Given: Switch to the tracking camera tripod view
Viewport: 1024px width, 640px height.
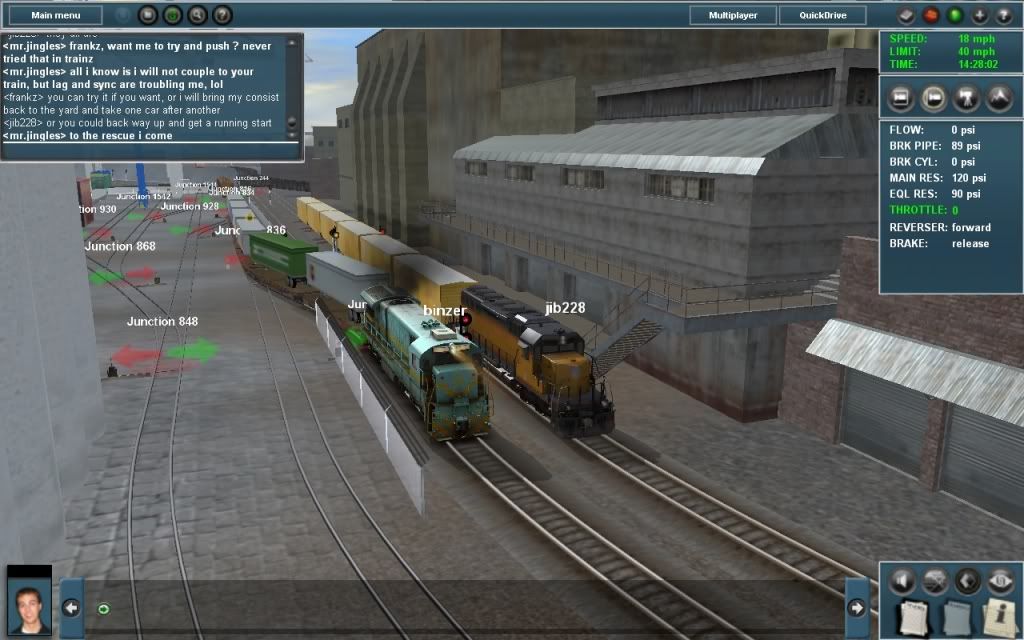Looking at the screenshot, I should (x=967, y=98).
